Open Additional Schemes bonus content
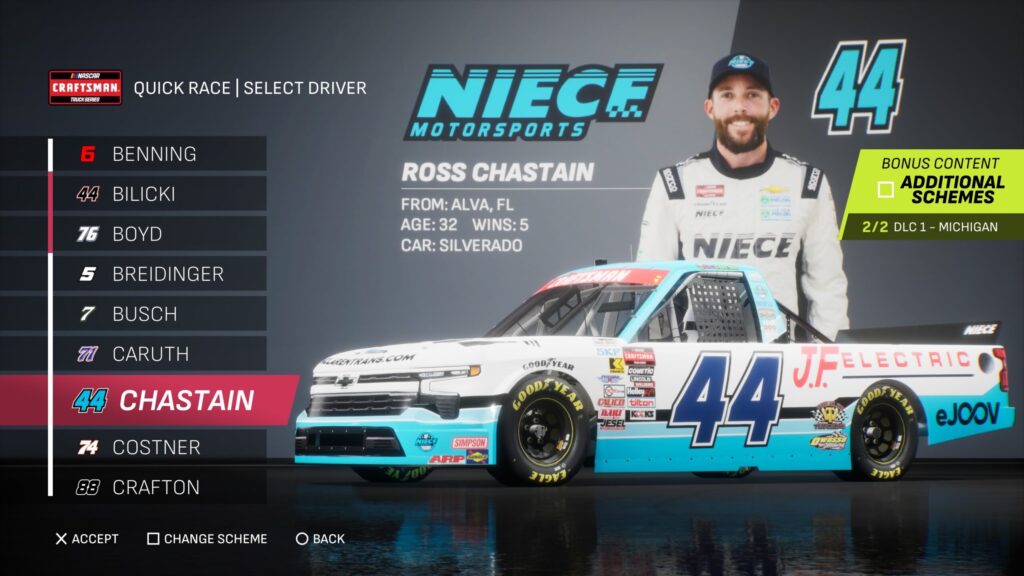Image resolution: width=1024 pixels, height=576 pixels. tap(940, 189)
